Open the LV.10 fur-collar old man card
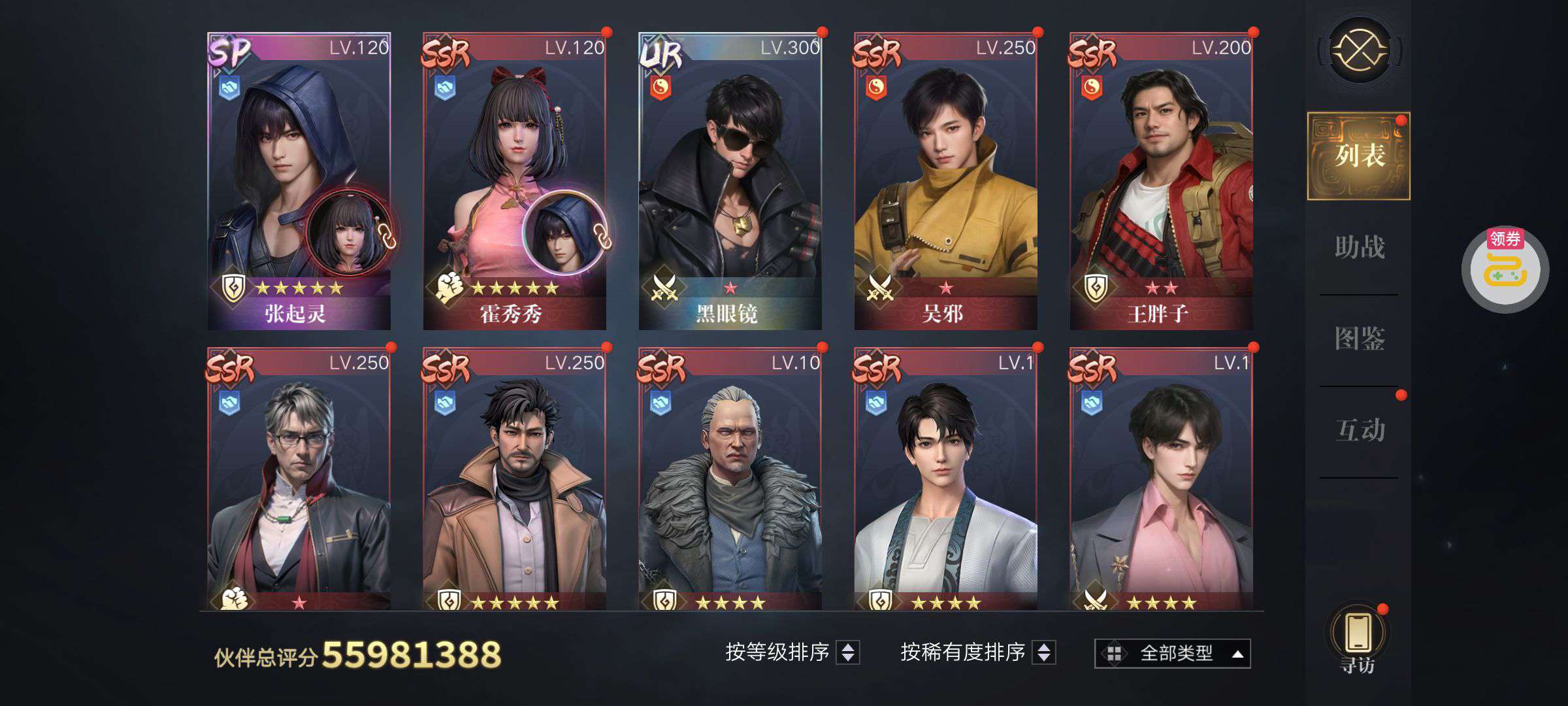The height and width of the screenshot is (706, 1568). tap(730, 480)
